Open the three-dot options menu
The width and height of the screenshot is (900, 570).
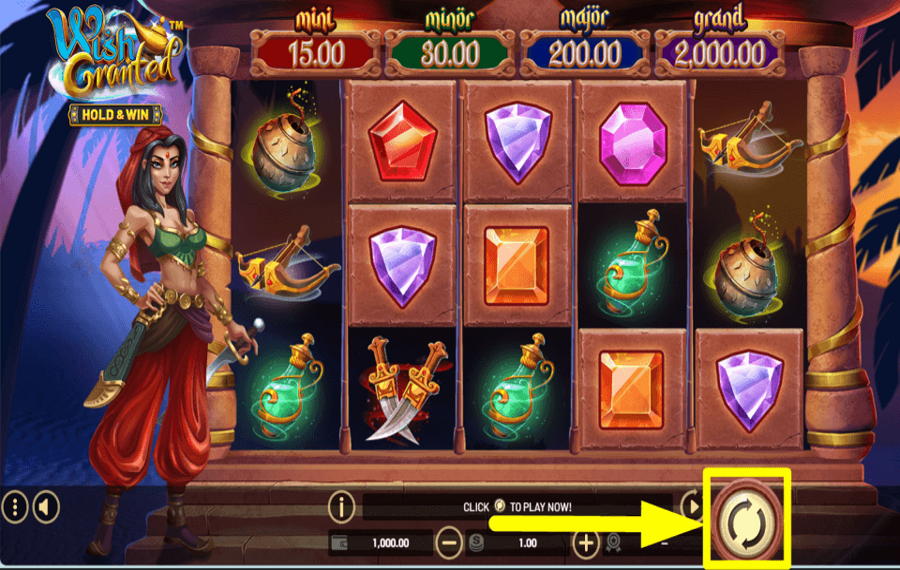point(15,507)
